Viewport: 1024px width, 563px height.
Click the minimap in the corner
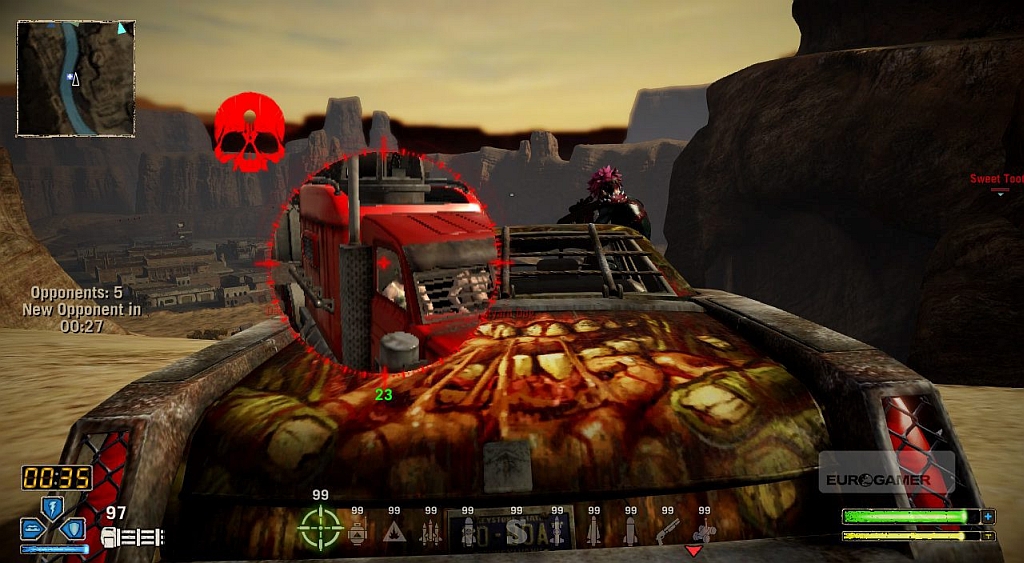pyautogui.click(x=76, y=78)
